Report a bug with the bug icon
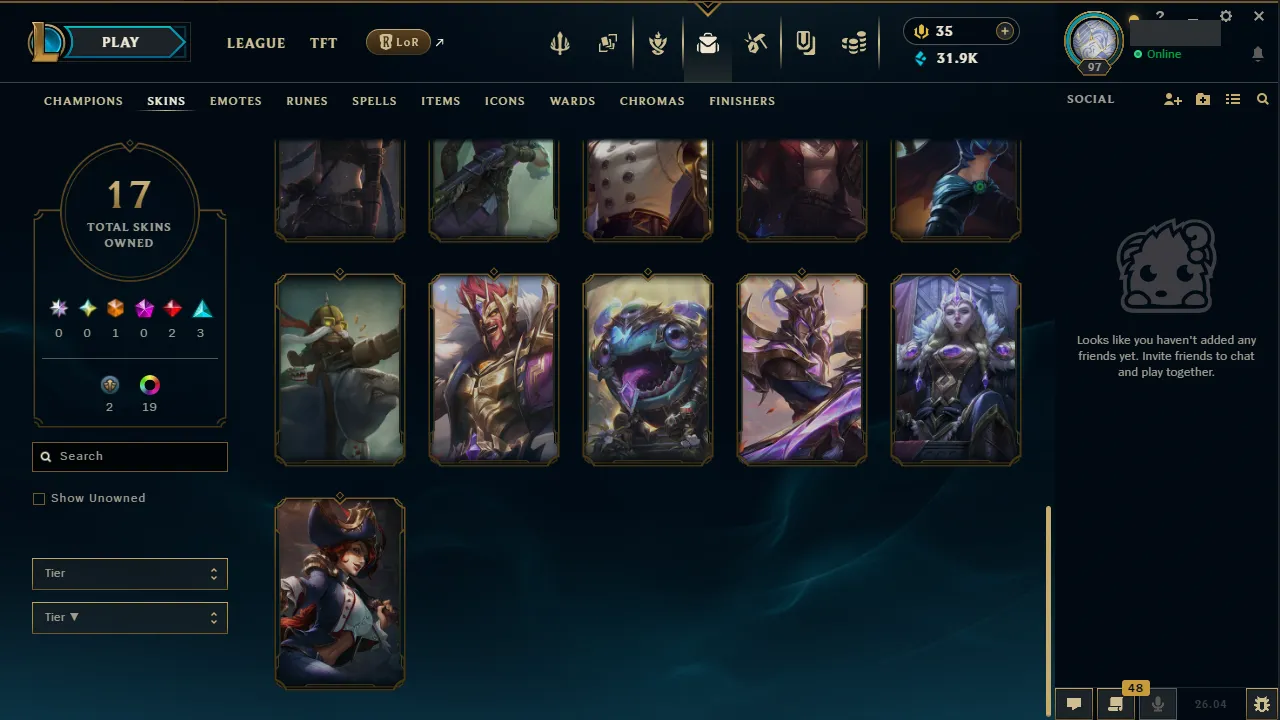Screen dimensions: 1280x720 coord(1262,703)
